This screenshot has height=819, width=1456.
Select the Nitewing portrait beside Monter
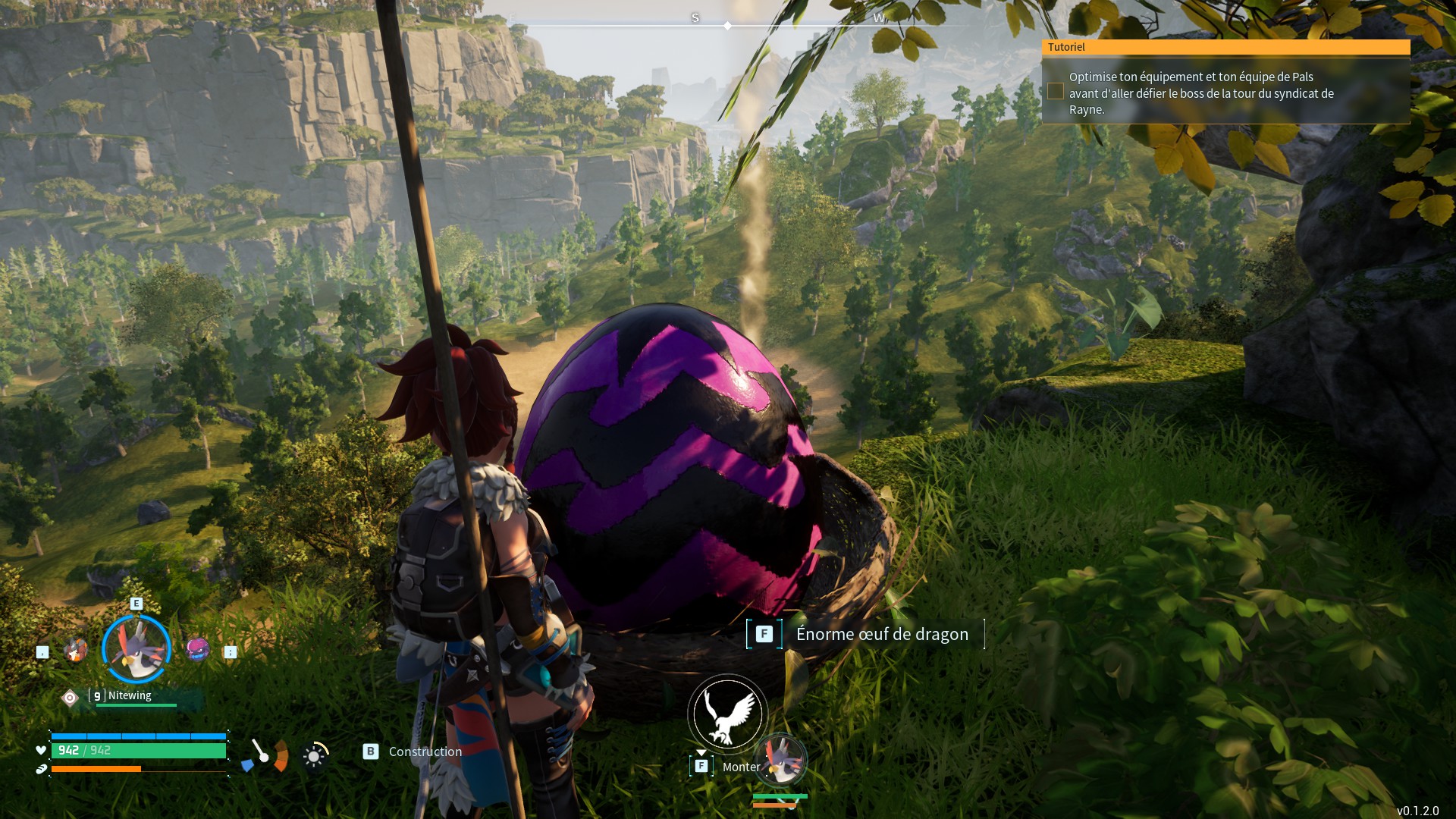point(781,759)
